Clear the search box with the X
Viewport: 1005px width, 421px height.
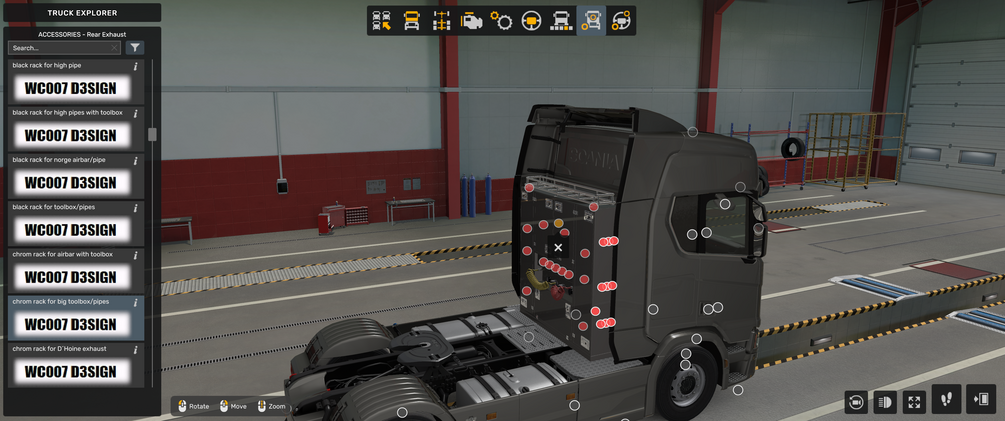pos(114,47)
